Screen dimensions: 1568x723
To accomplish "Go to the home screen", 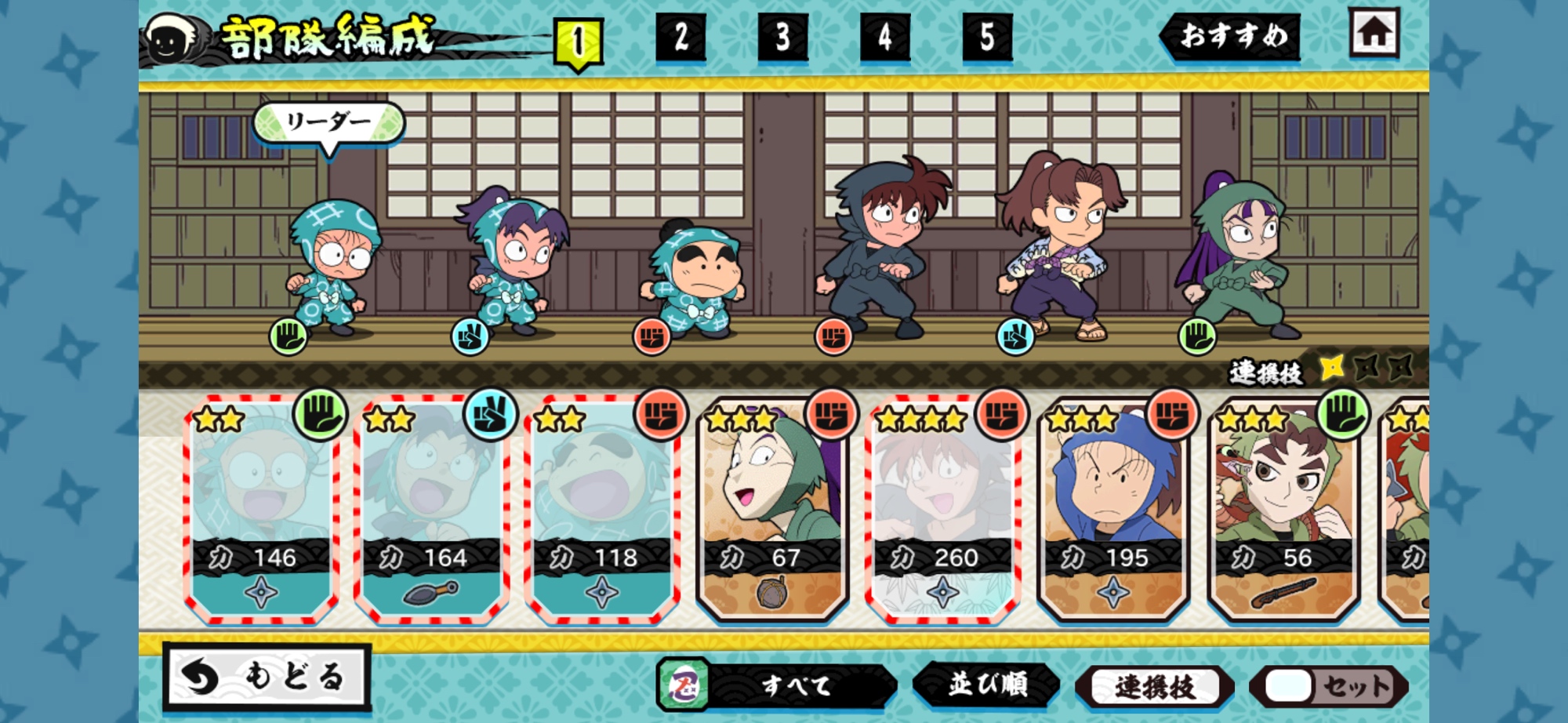I will (x=1374, y=33).
